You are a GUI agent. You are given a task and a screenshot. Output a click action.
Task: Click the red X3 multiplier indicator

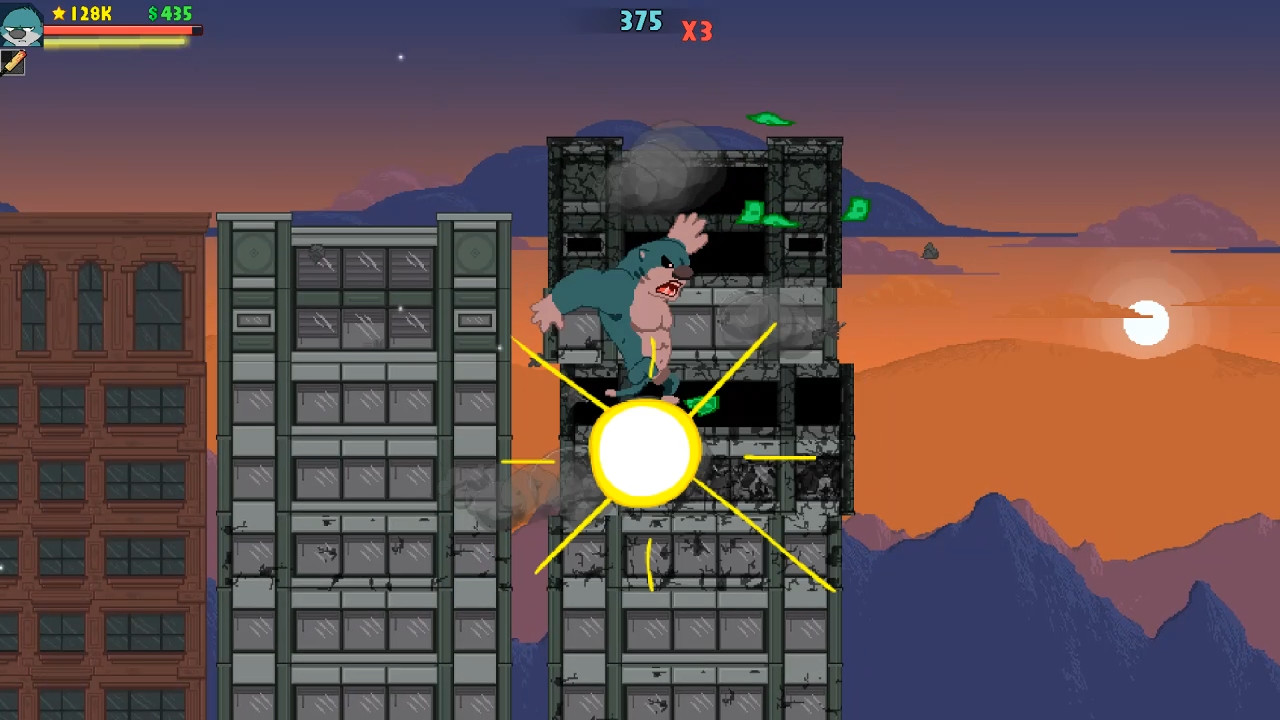tap(697, 31)
